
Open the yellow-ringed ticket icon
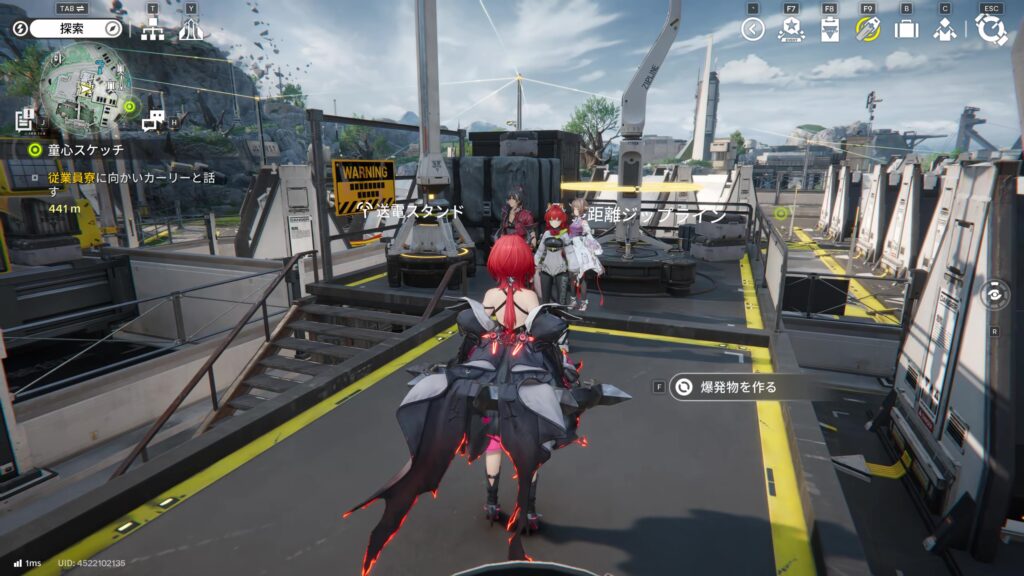[867, 30]
